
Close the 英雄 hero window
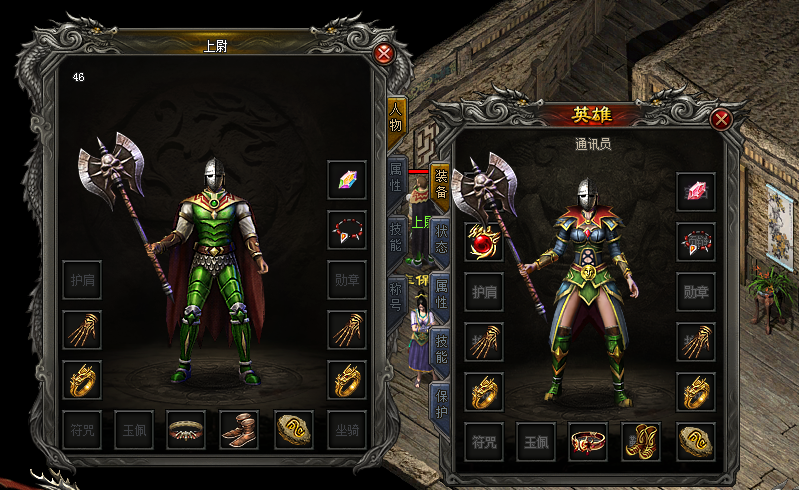(721, 120)
